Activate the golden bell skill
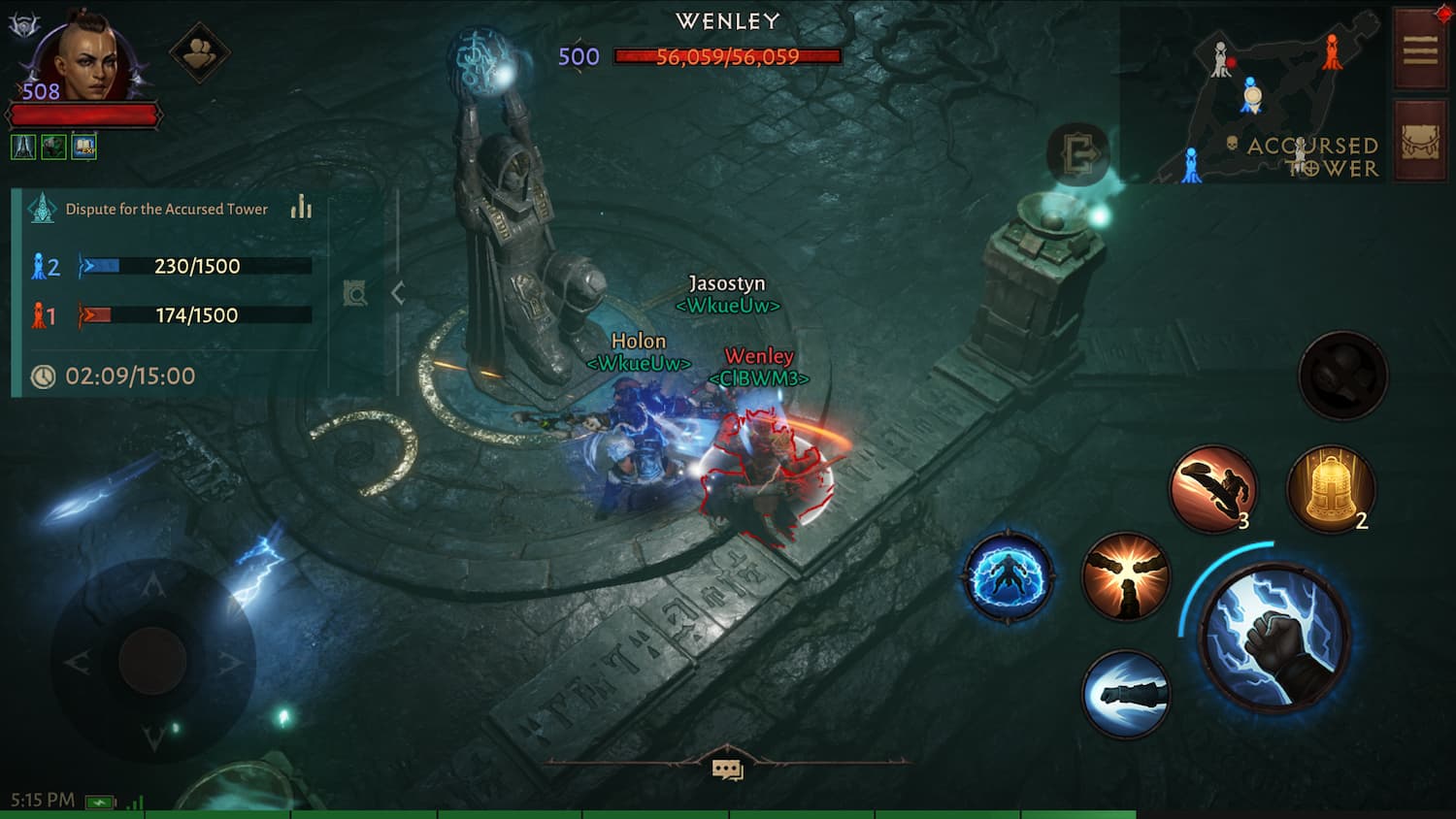Image resolution: width=1456 pixels, height=819 pixels. (1332, 488)
